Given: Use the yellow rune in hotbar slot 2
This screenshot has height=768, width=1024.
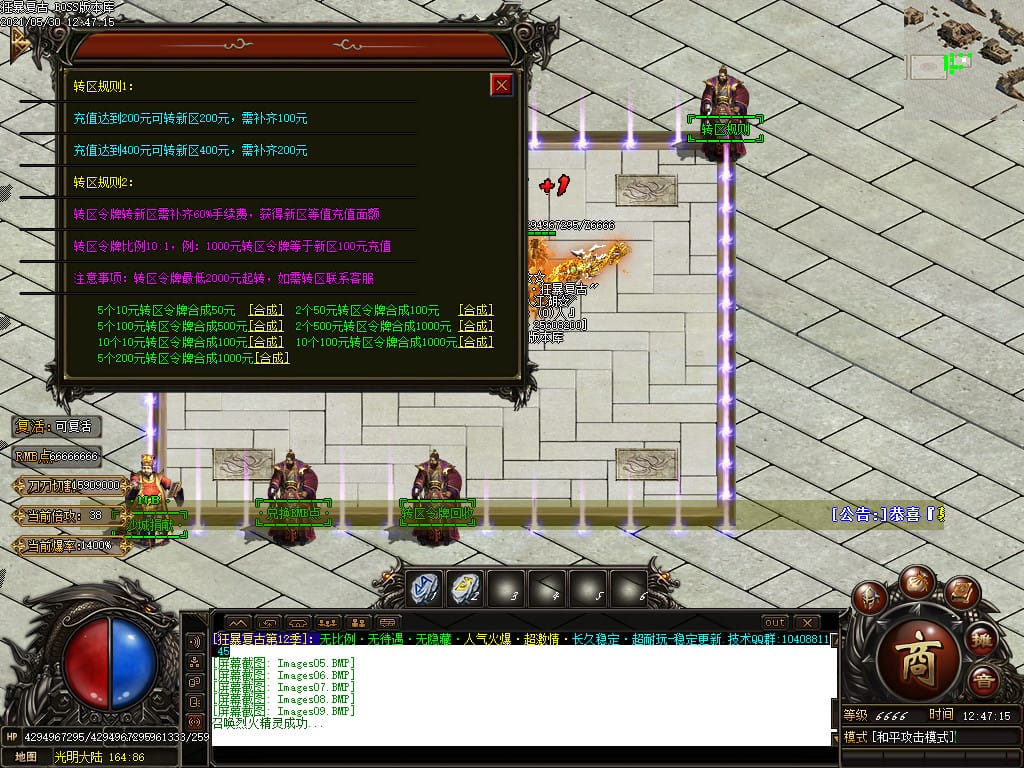Looking at the screenshot, I should (464, 588).
